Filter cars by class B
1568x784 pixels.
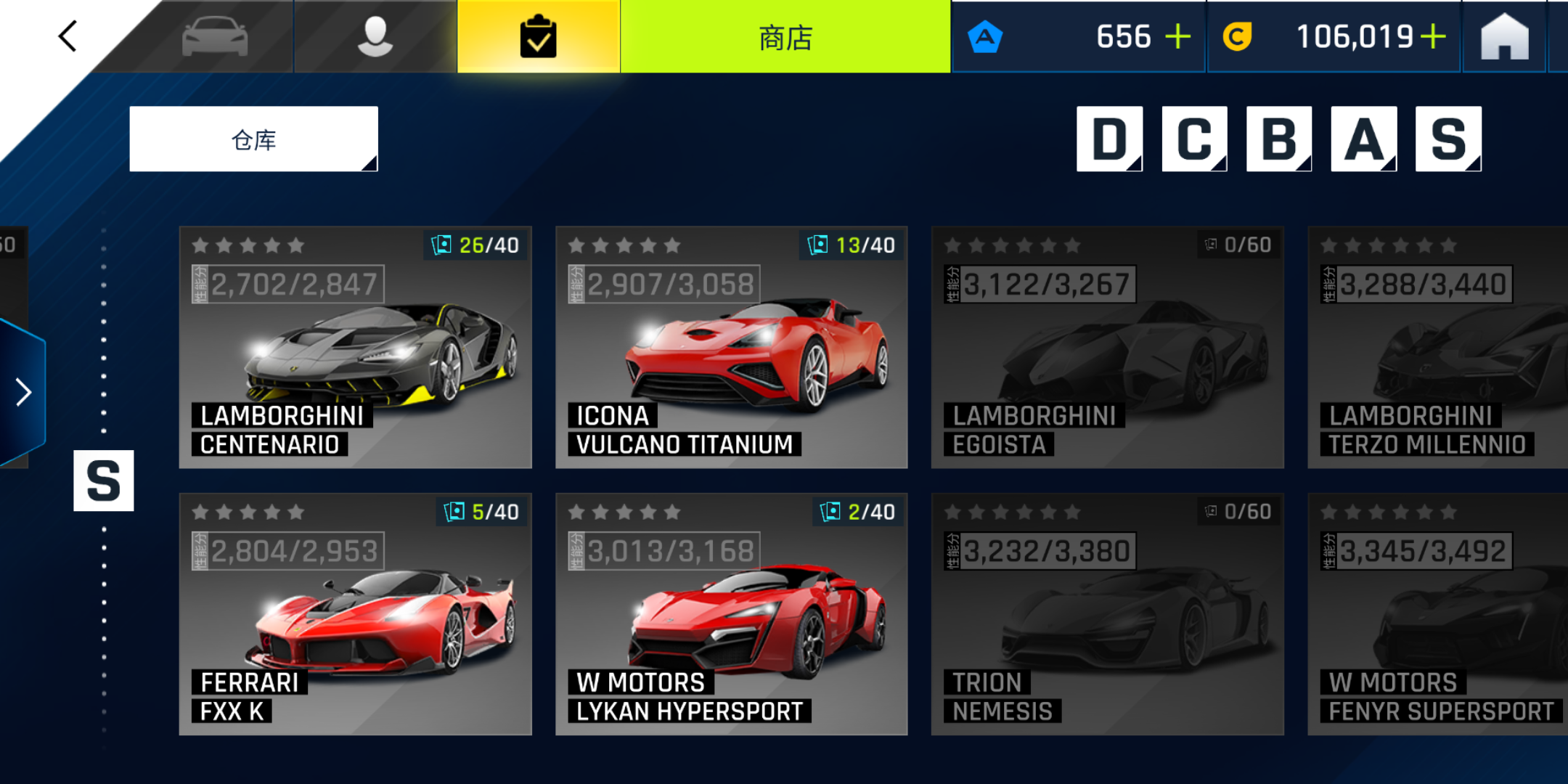1279,139
